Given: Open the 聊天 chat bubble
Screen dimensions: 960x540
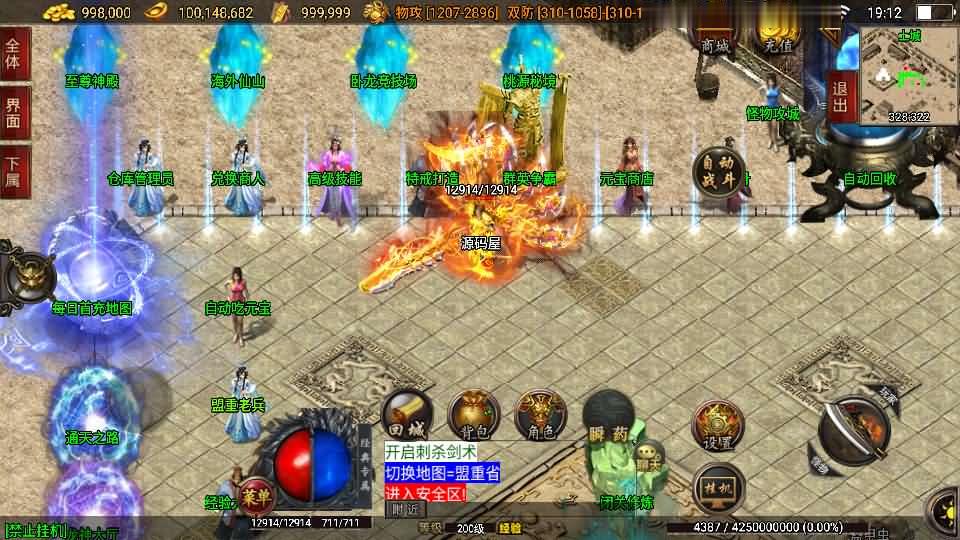Looking at the screenshot, I should click(648, 459).
